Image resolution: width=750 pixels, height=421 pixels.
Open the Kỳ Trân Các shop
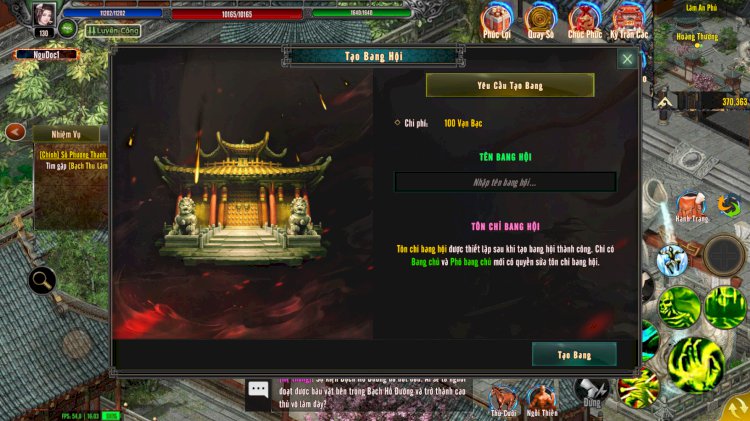click(x=629, y=20)
